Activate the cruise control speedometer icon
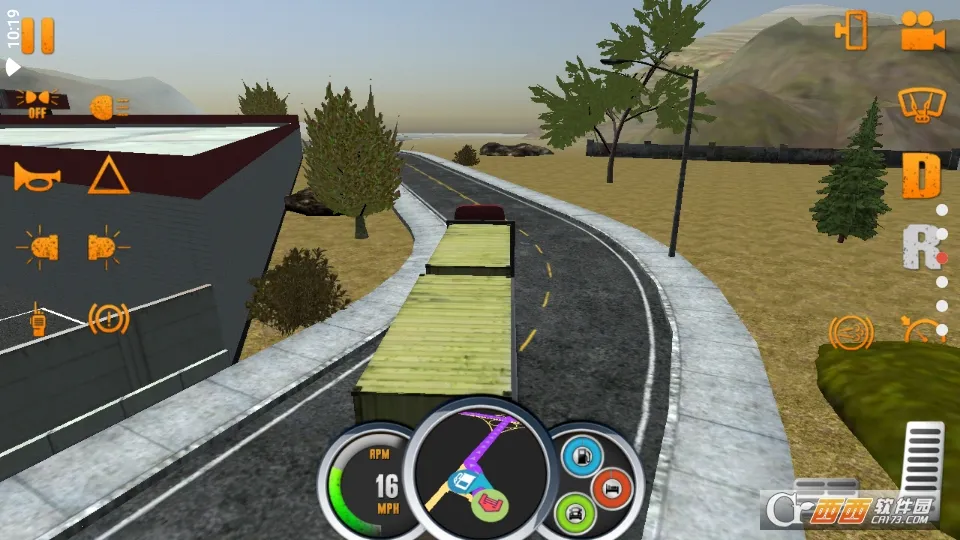The width and height of the screenshot is (960, 540). [922, 328]
